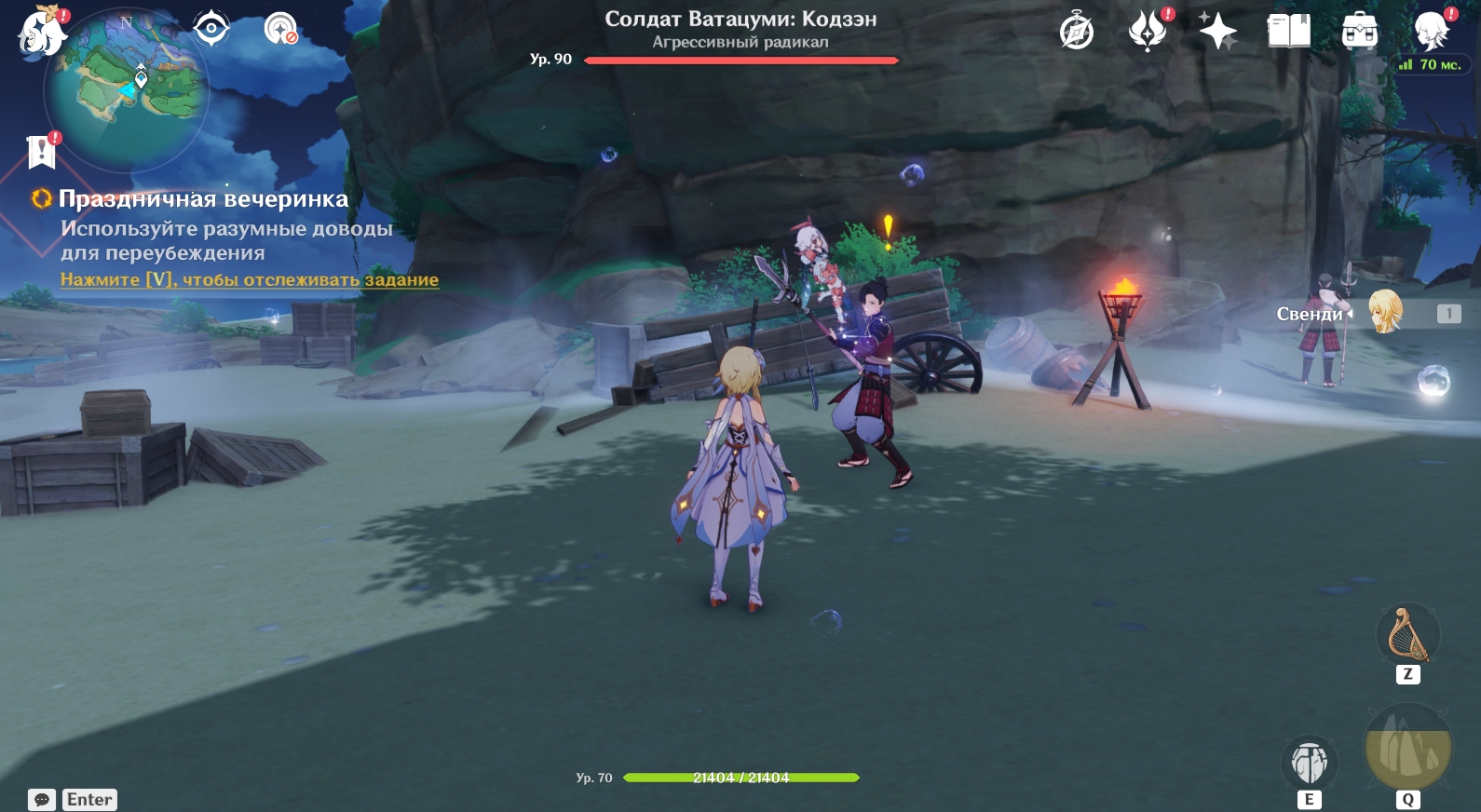Activate the elemental skill

click(1309, 763)
